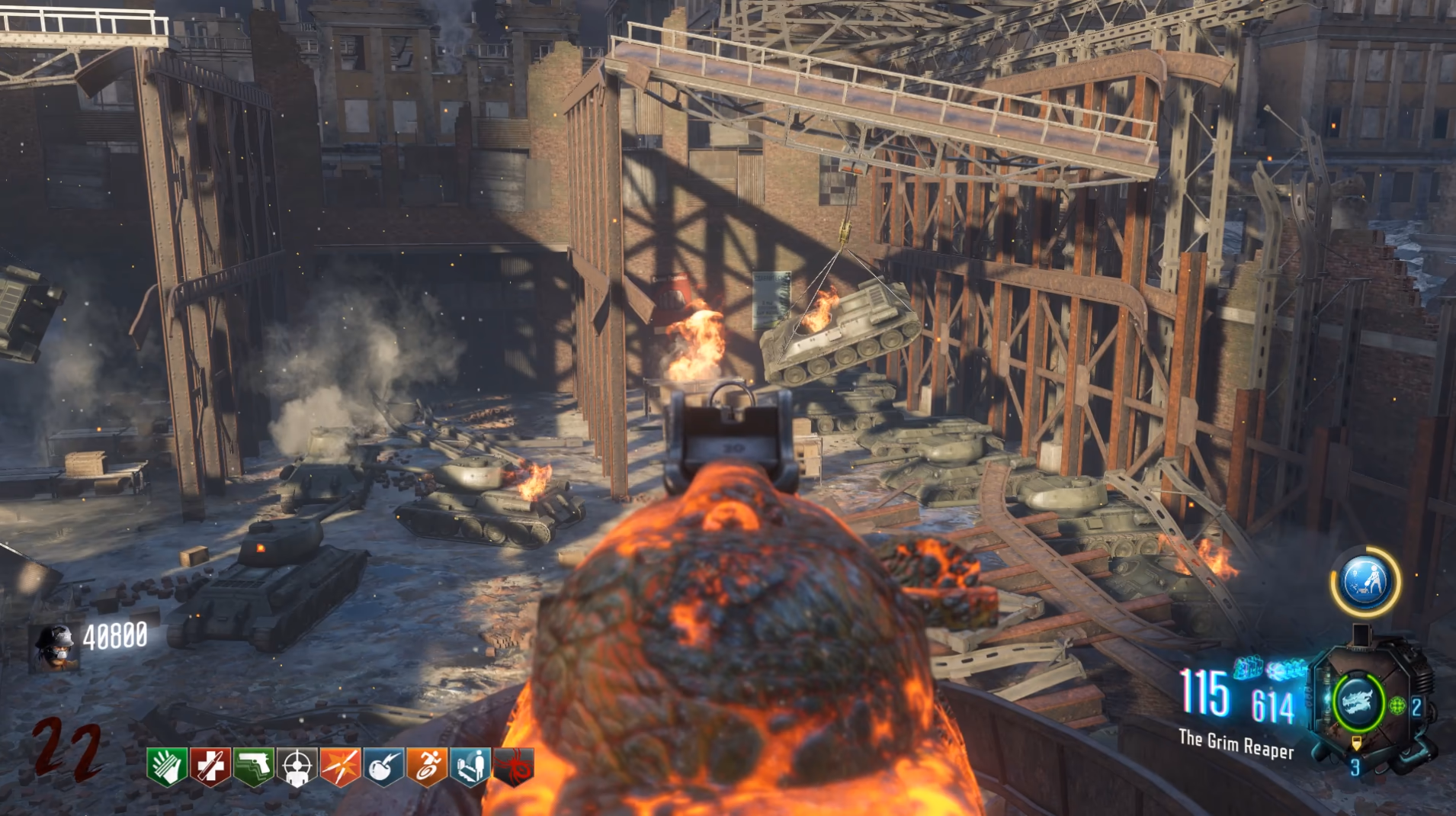The image size is (1456, 816).
Task: Select the Double Tap orange perk icon
Action: coord(340,766)
